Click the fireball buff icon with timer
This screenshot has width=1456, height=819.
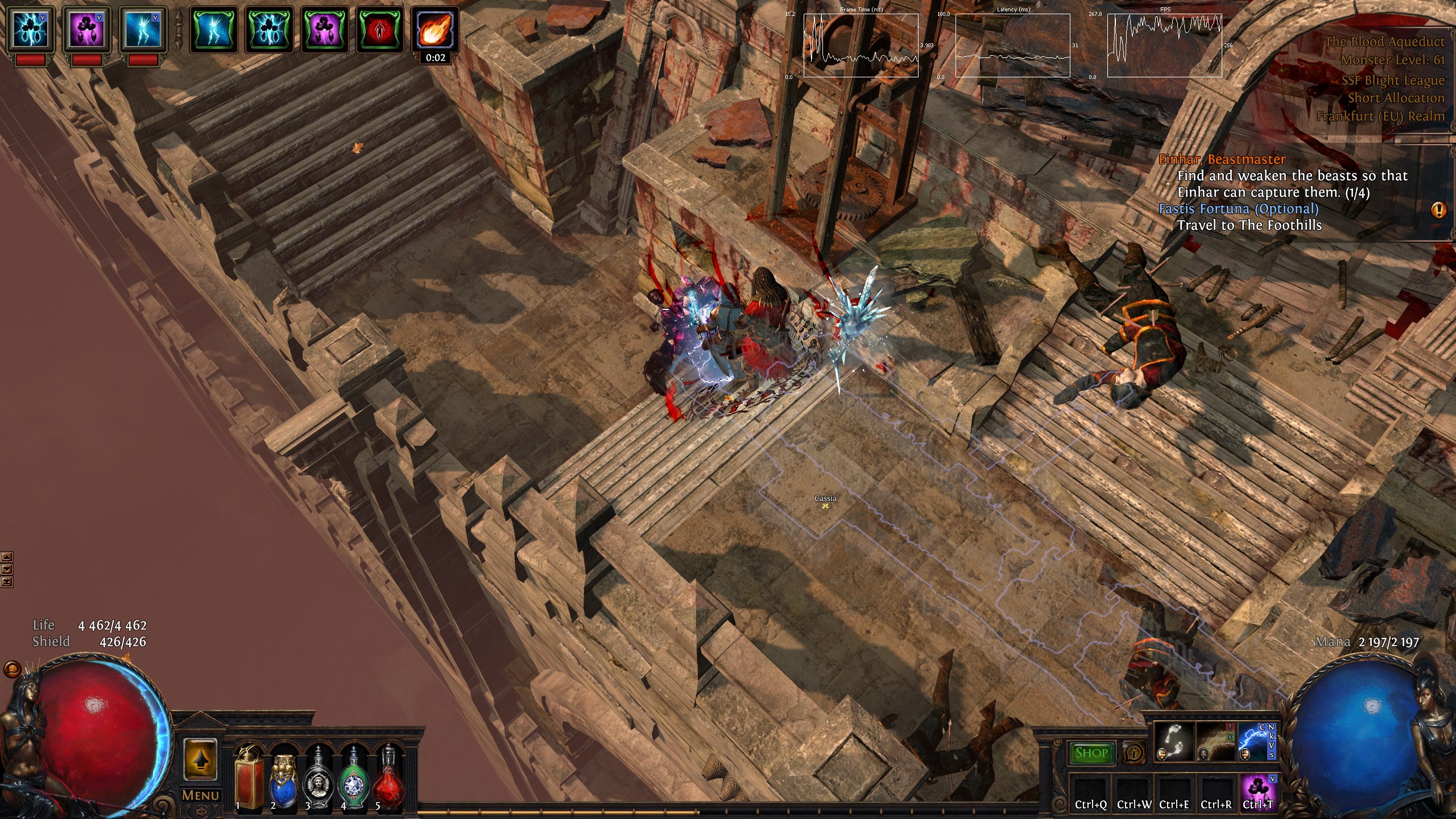pyautogui.click(x=436, y=30)
